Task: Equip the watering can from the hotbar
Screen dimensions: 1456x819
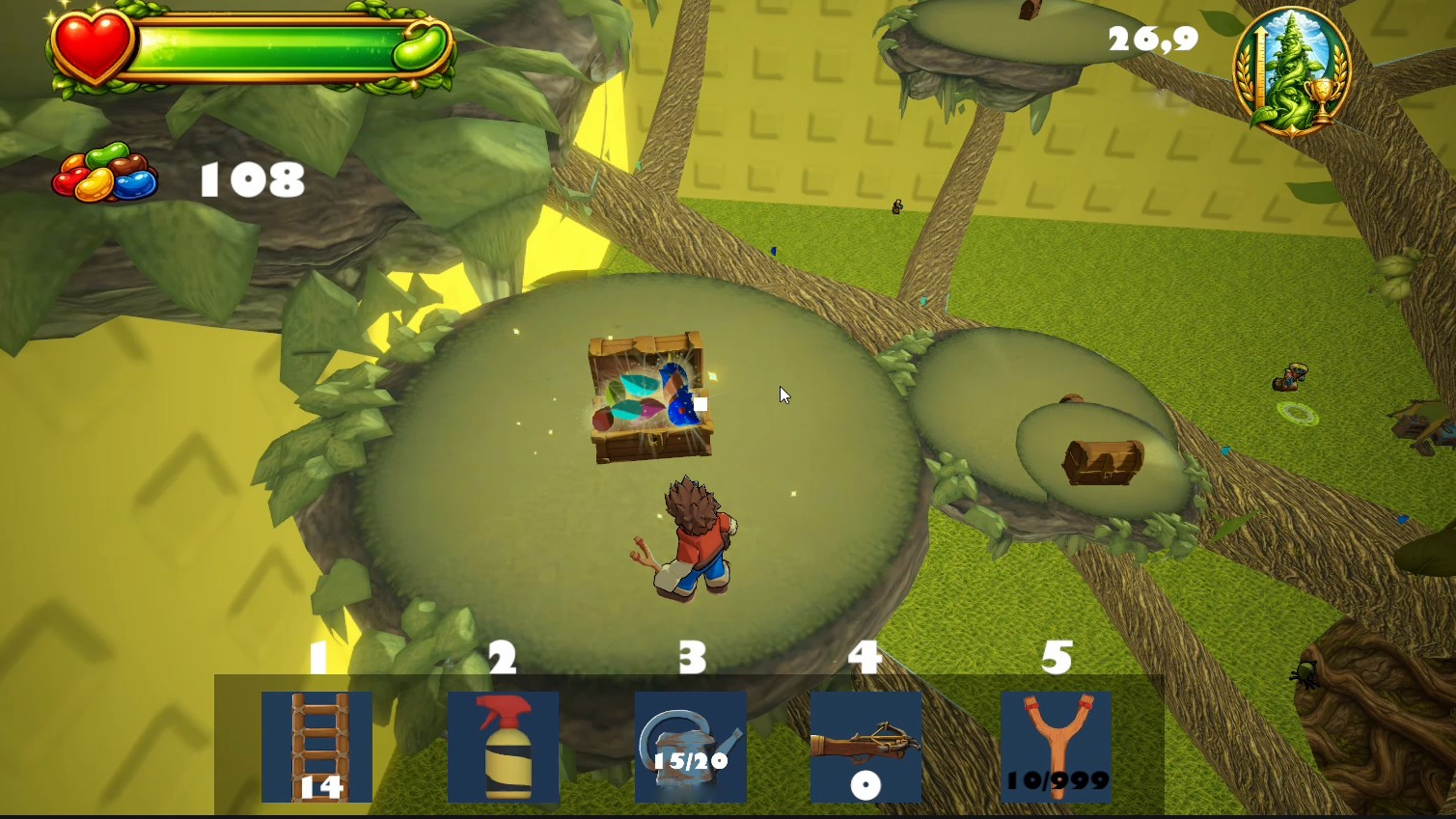Action: click(x=690, y=747)
